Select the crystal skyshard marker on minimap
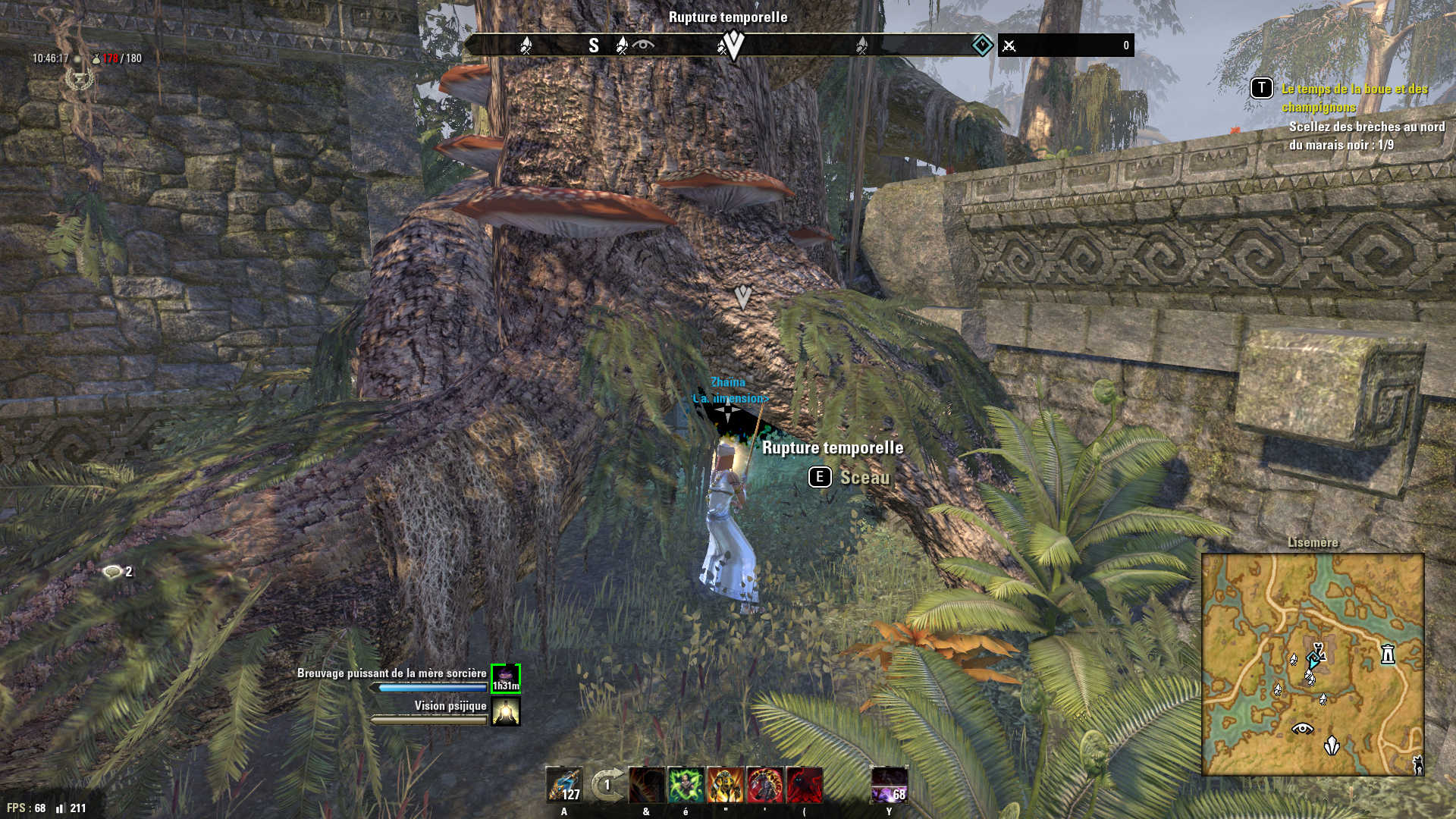The width and height of the screenshot is (1456, 819). 1332,746
